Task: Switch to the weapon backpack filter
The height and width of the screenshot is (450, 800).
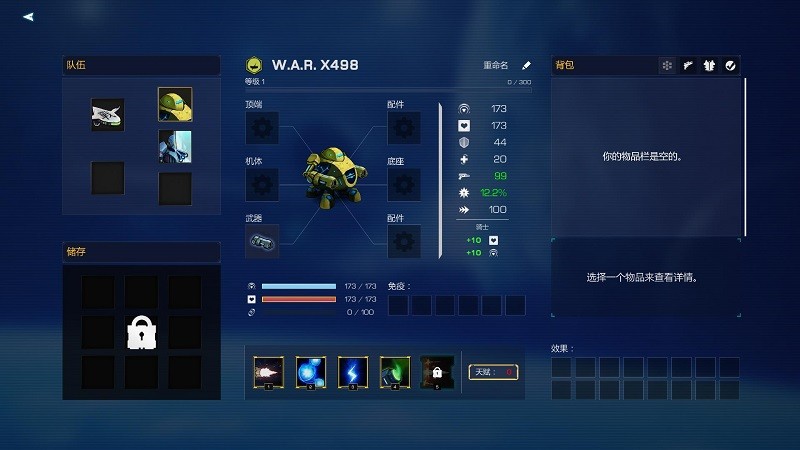Action: 688,66
